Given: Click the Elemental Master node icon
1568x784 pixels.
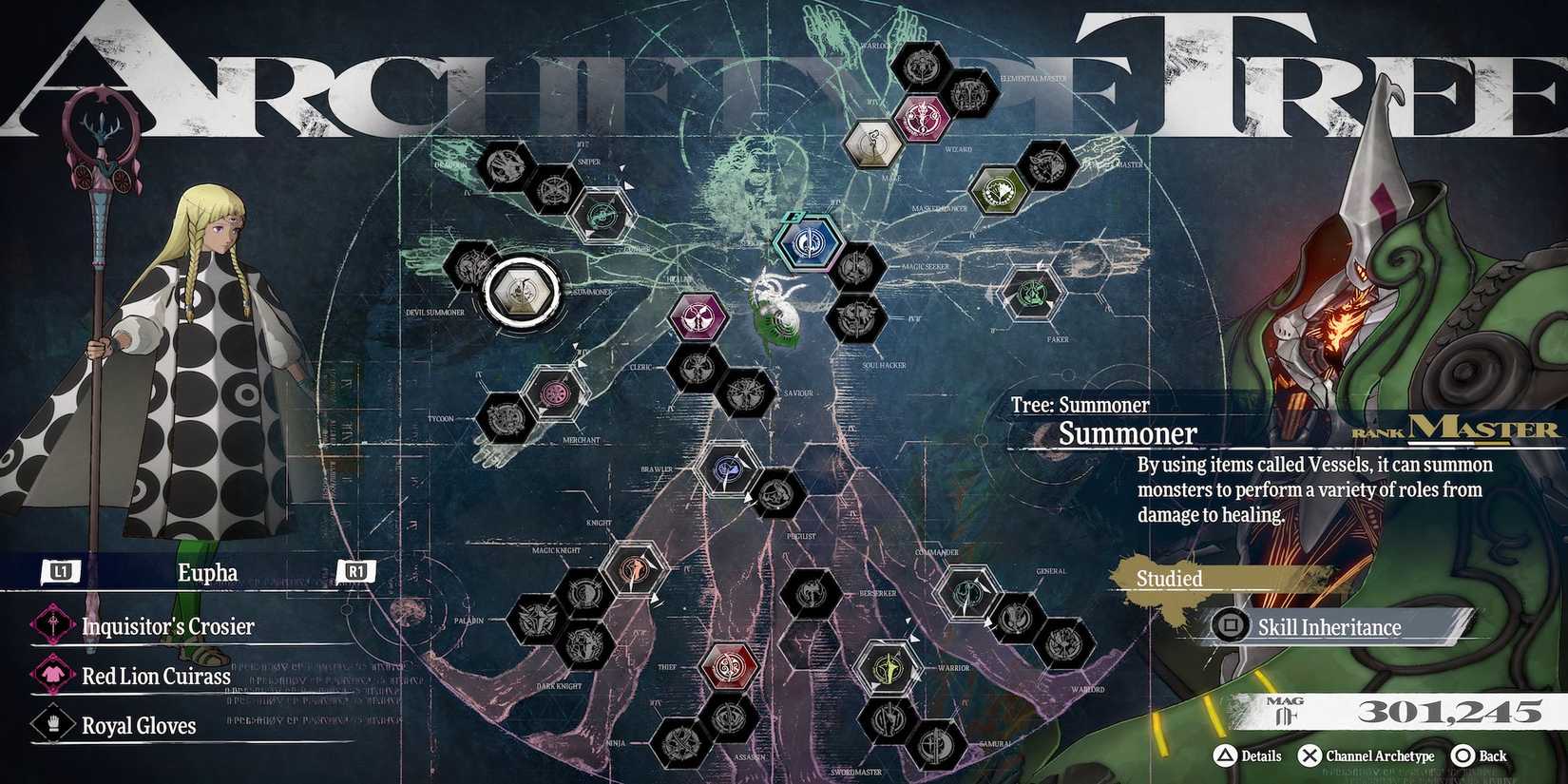Looking at the screenshot, I should click(971, 94).
